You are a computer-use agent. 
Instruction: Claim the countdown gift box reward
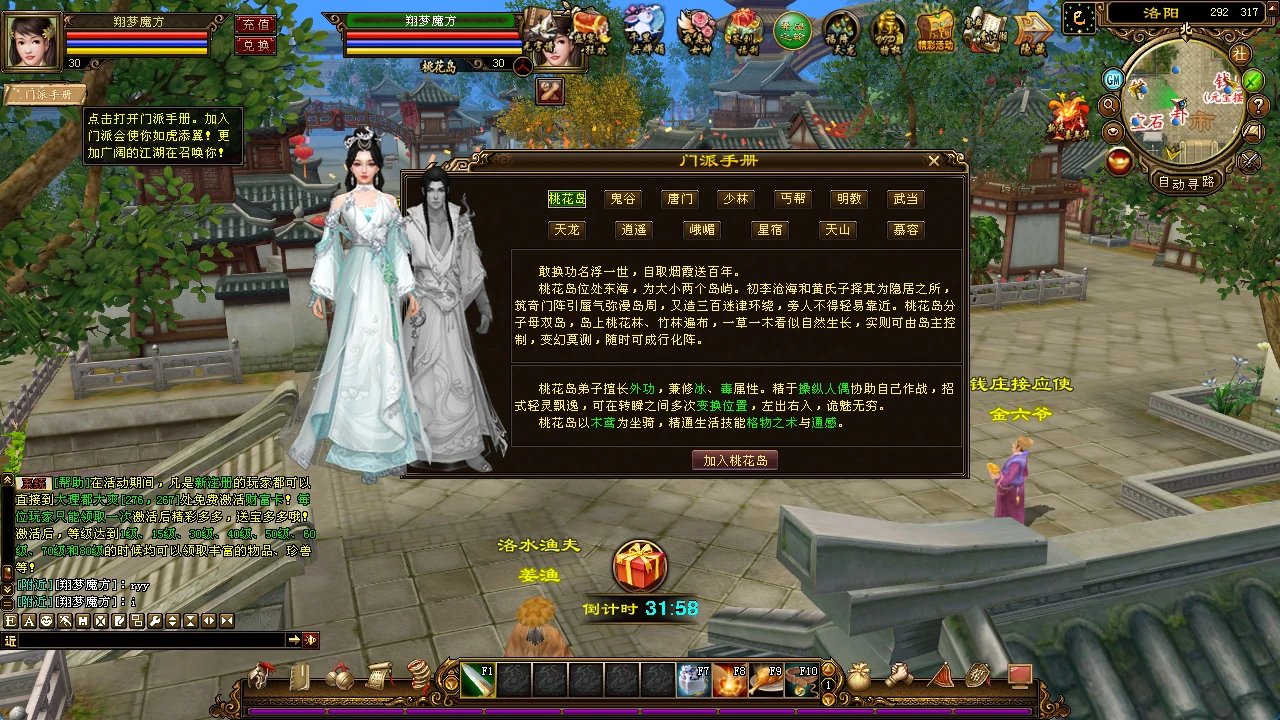[x=640, y=566]
